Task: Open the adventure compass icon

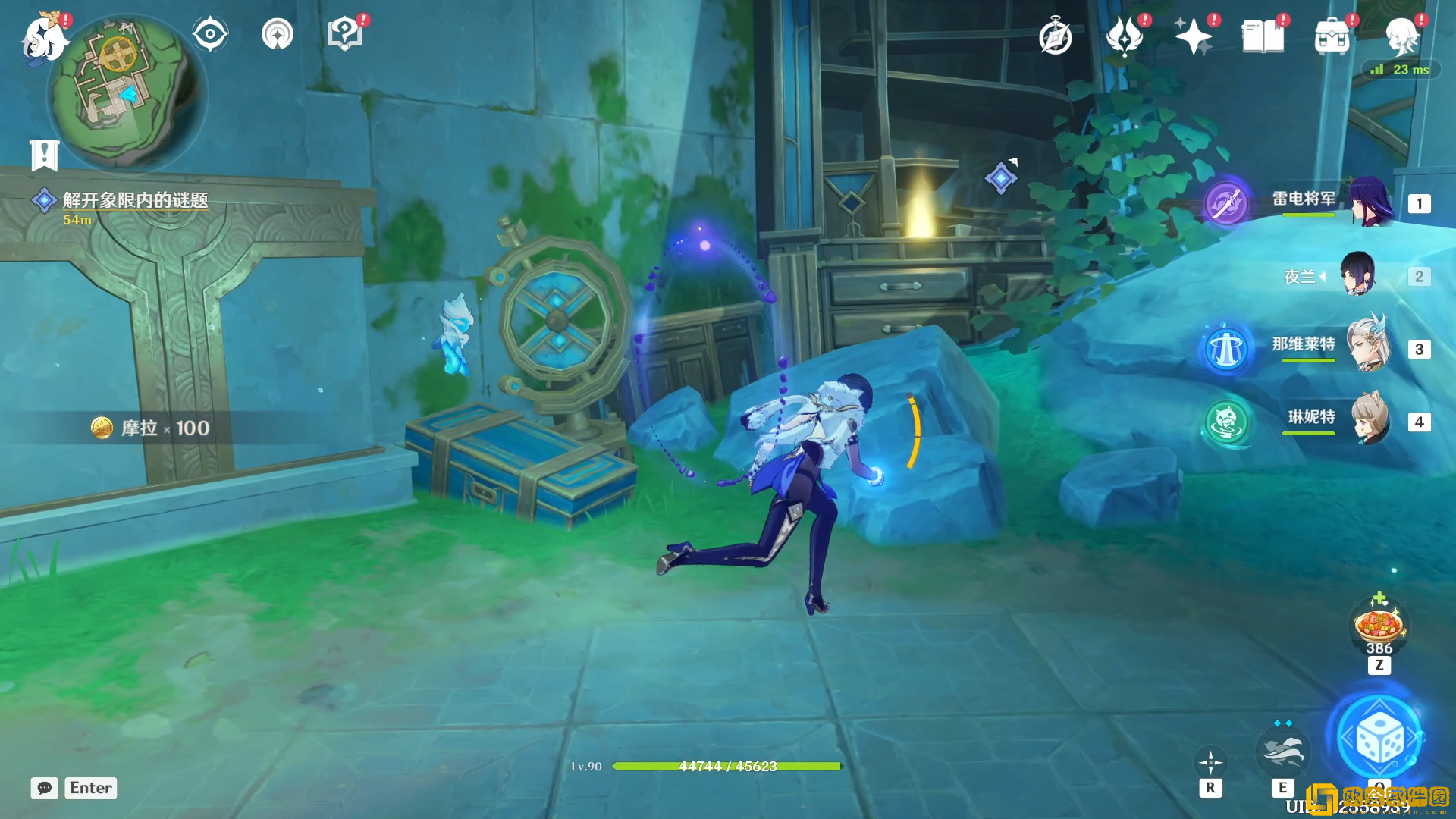Action: click(1055, 37)
